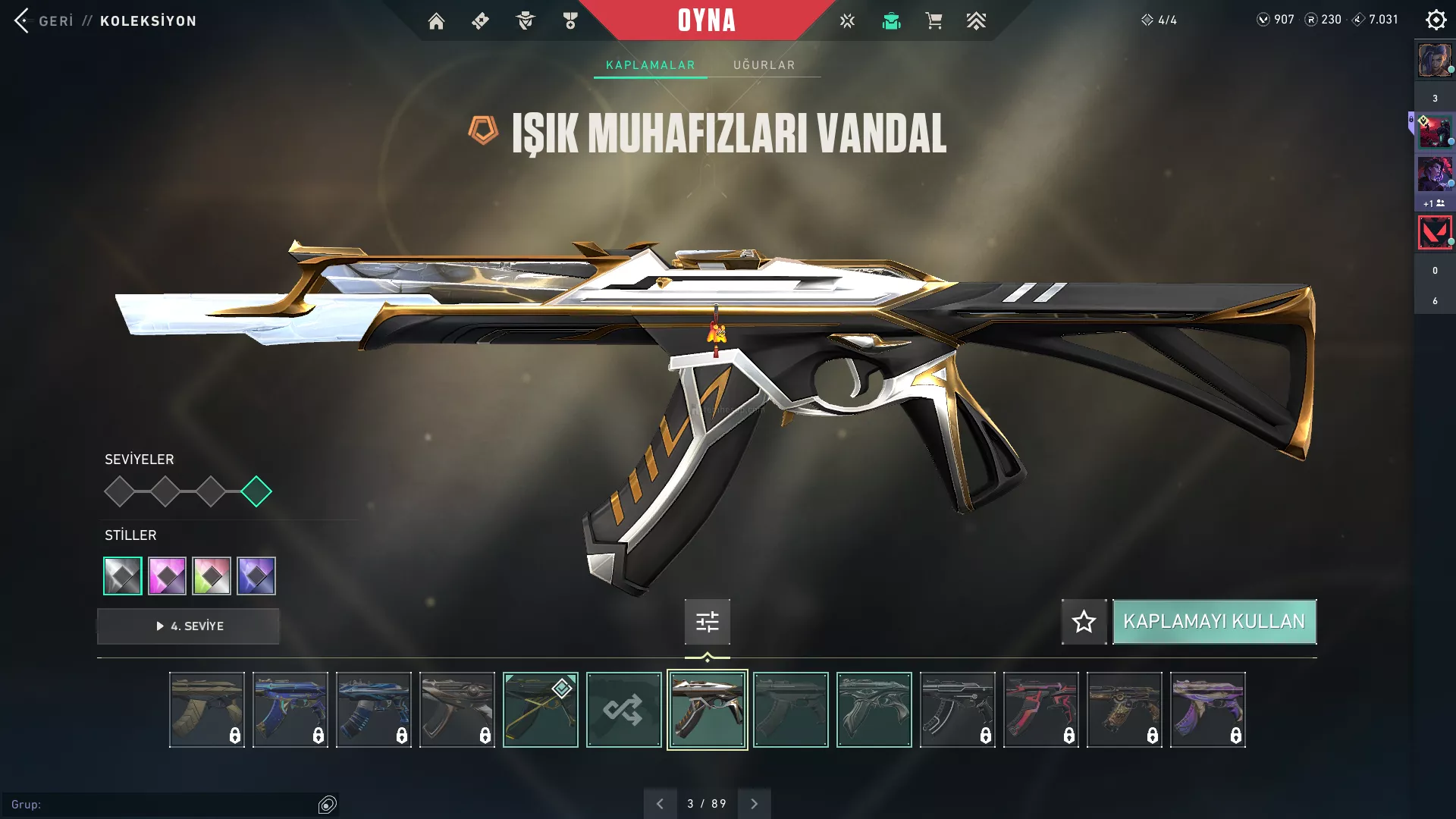Select the red locked Vandal skin thumbnail
1456x819 pixels.
tap(1040, 710)
